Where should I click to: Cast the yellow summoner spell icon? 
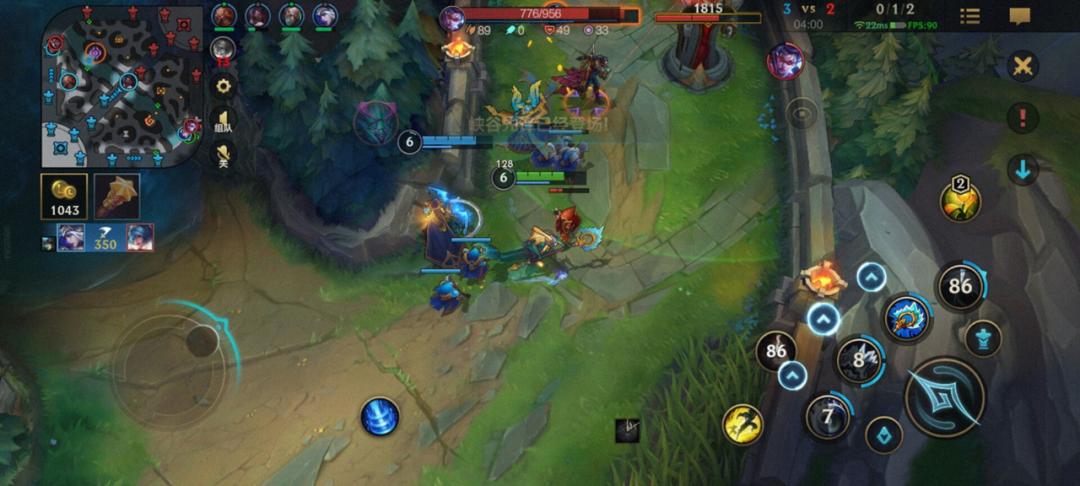743,425
